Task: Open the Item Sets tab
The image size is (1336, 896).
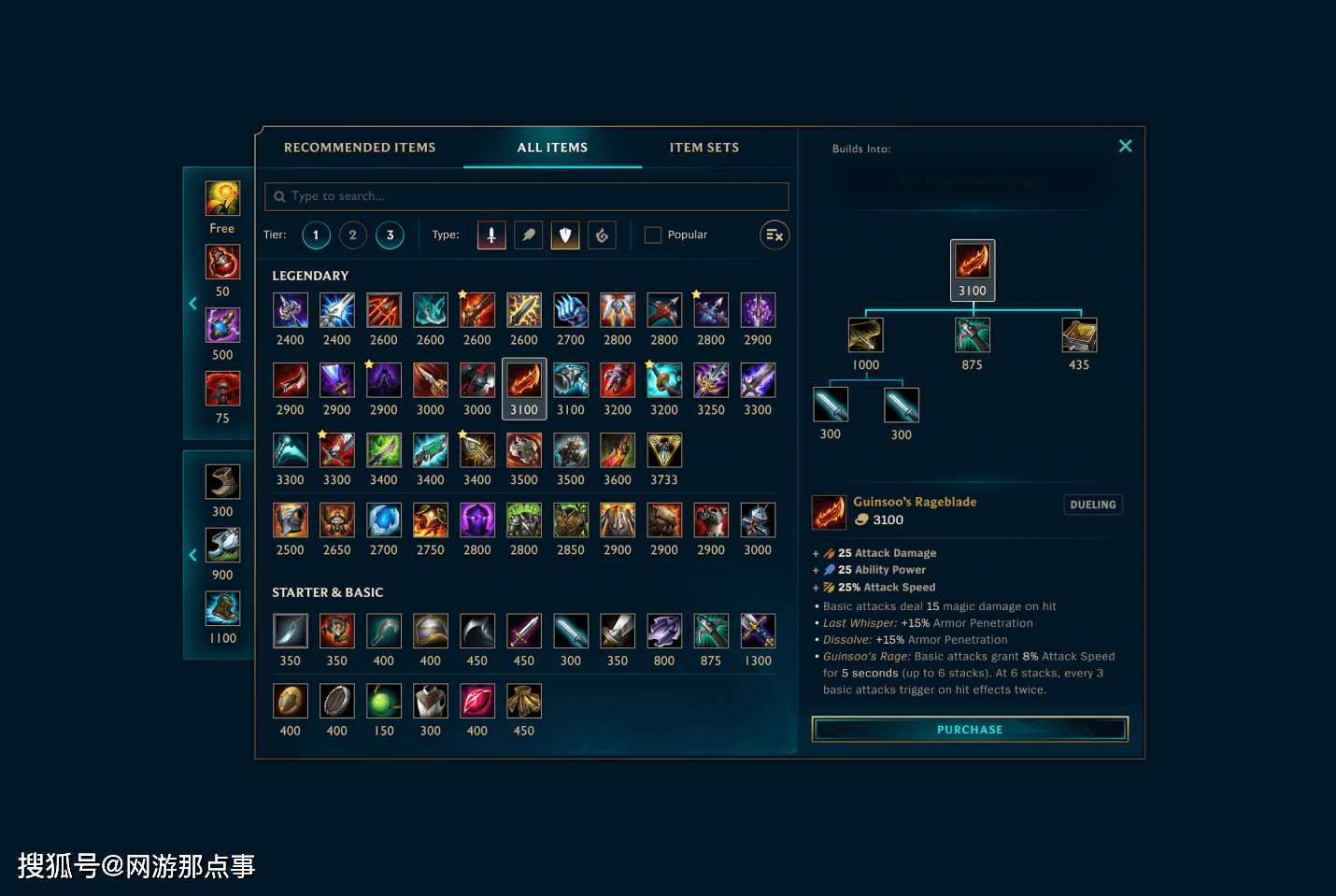Action: 704,148
